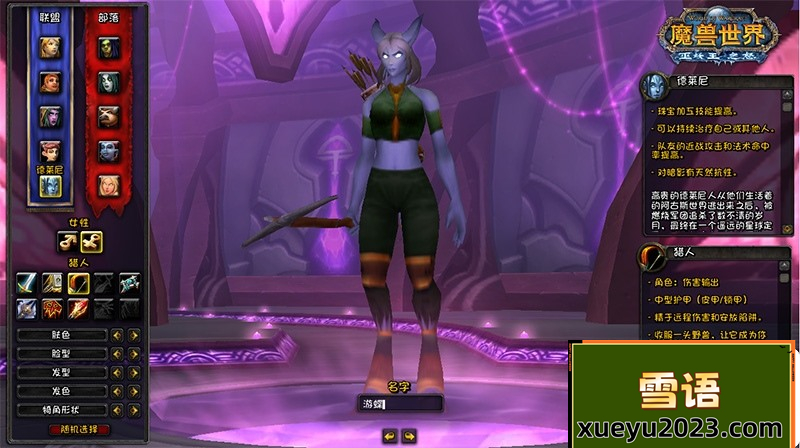This screenshot has height=448, width=800.
Task: Click the Randomize (随机选择) button
Action: tap(79, 428)
